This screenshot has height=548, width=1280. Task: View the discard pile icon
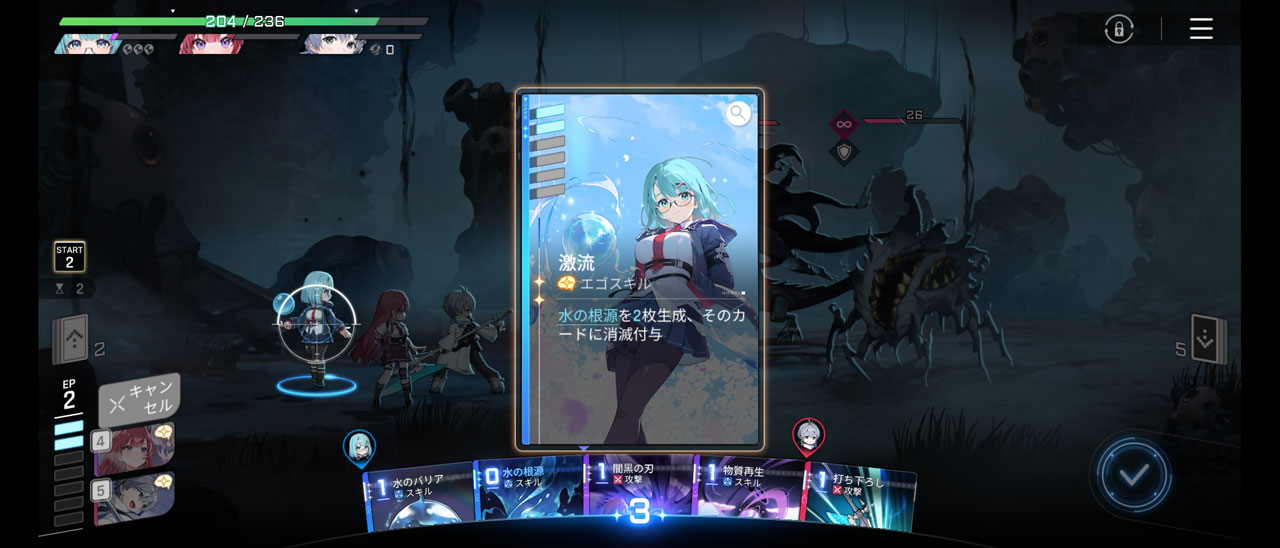[1208, 340]
